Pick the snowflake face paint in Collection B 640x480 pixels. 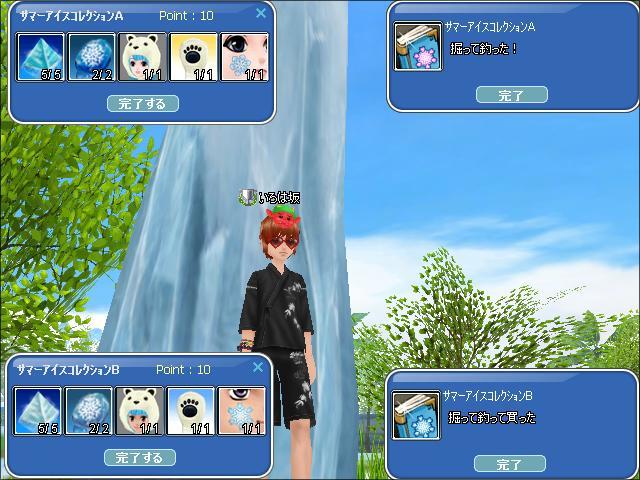coord(242,412)
